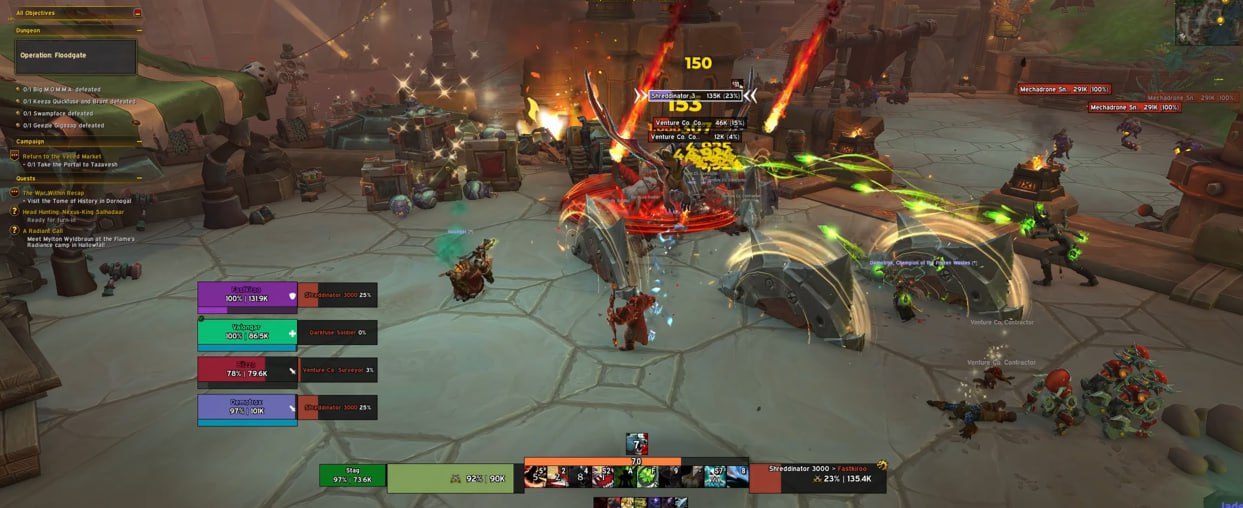
Task: Click the minimap in the corner
Action: pos(1208,21)
